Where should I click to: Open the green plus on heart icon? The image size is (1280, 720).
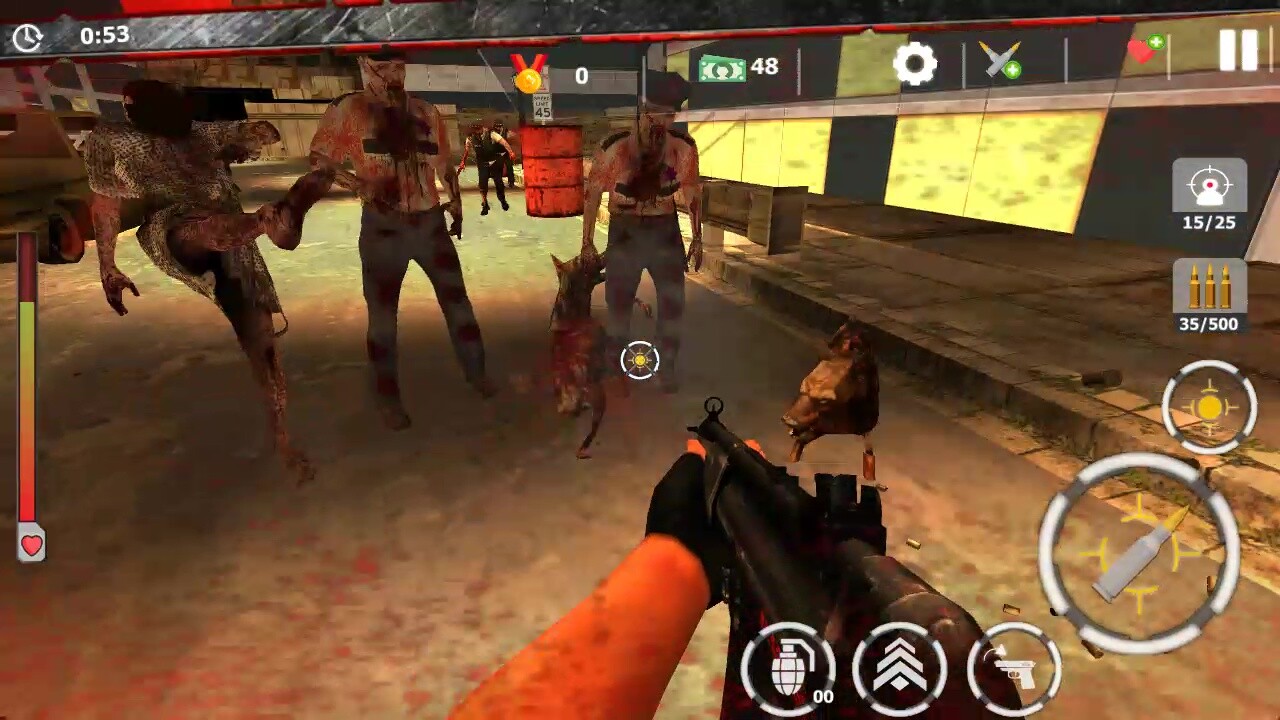point(1155,42)
